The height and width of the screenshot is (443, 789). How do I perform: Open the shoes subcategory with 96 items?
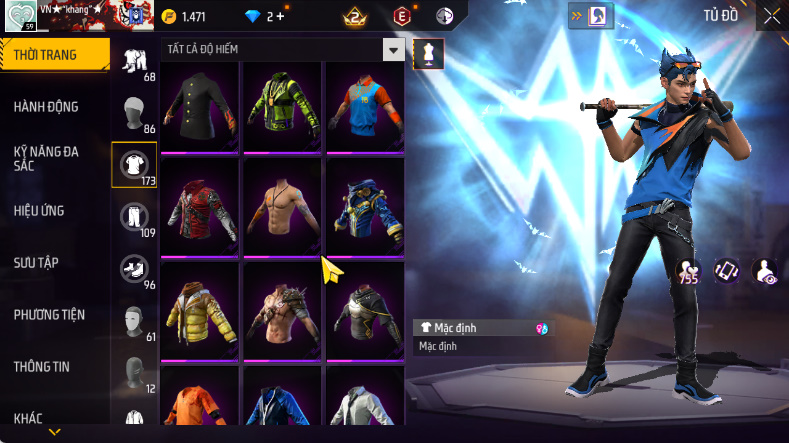pos(132,268)
